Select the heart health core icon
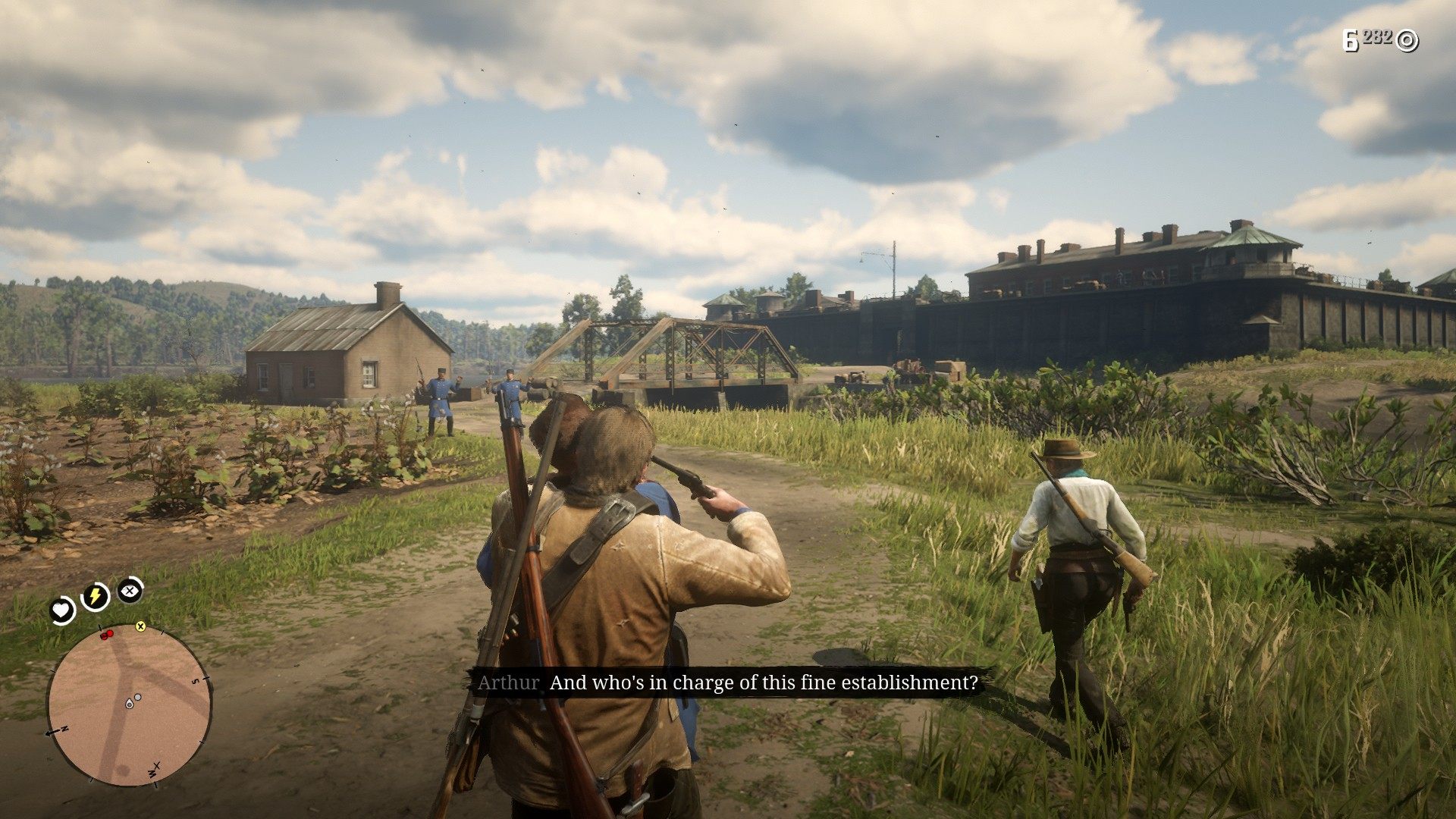Screen dimensions: 1456x819 tap(62, 609)
